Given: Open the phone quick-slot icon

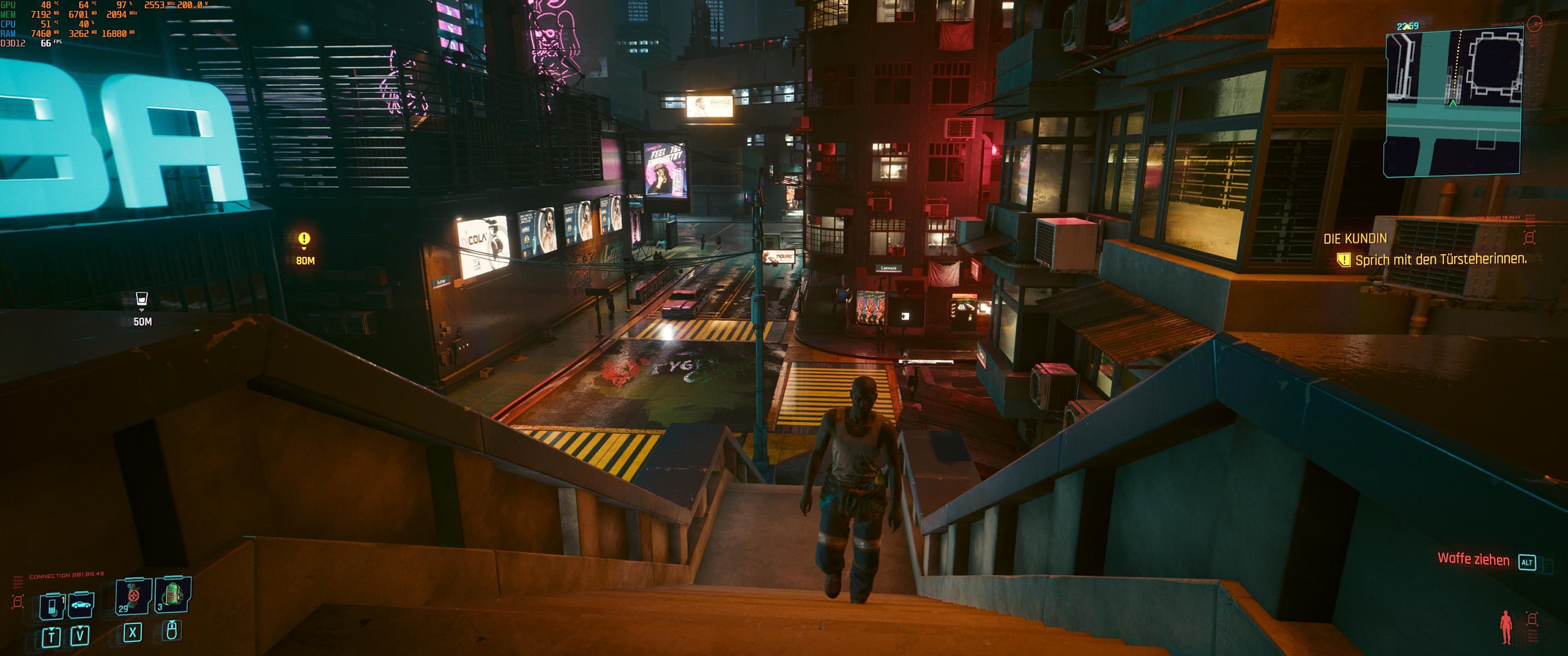Looking at the screenshot, I should [53, 606].
